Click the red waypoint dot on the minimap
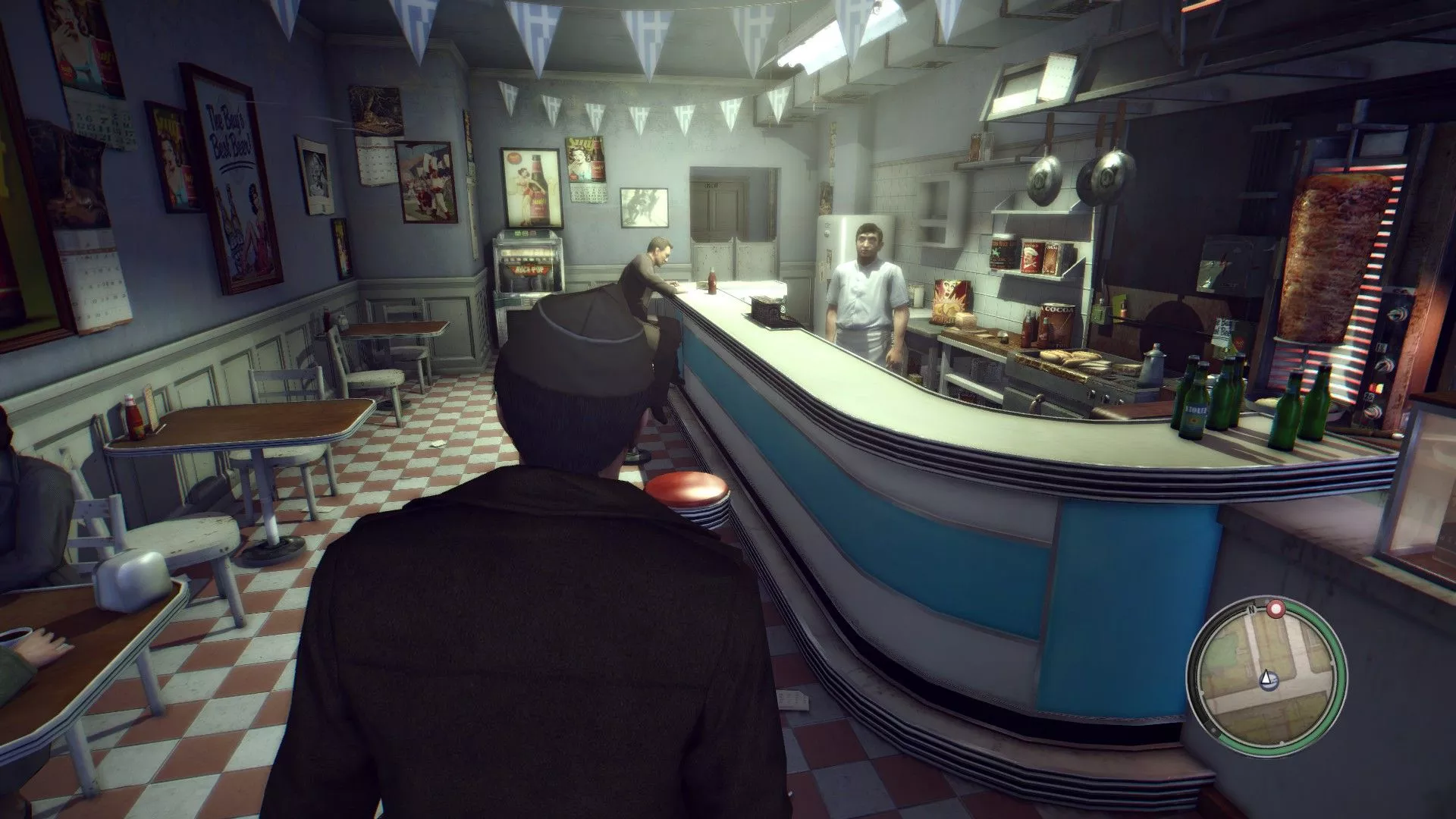The width and height of the screenshot is (1456, 819). [x=1276, y=610]
